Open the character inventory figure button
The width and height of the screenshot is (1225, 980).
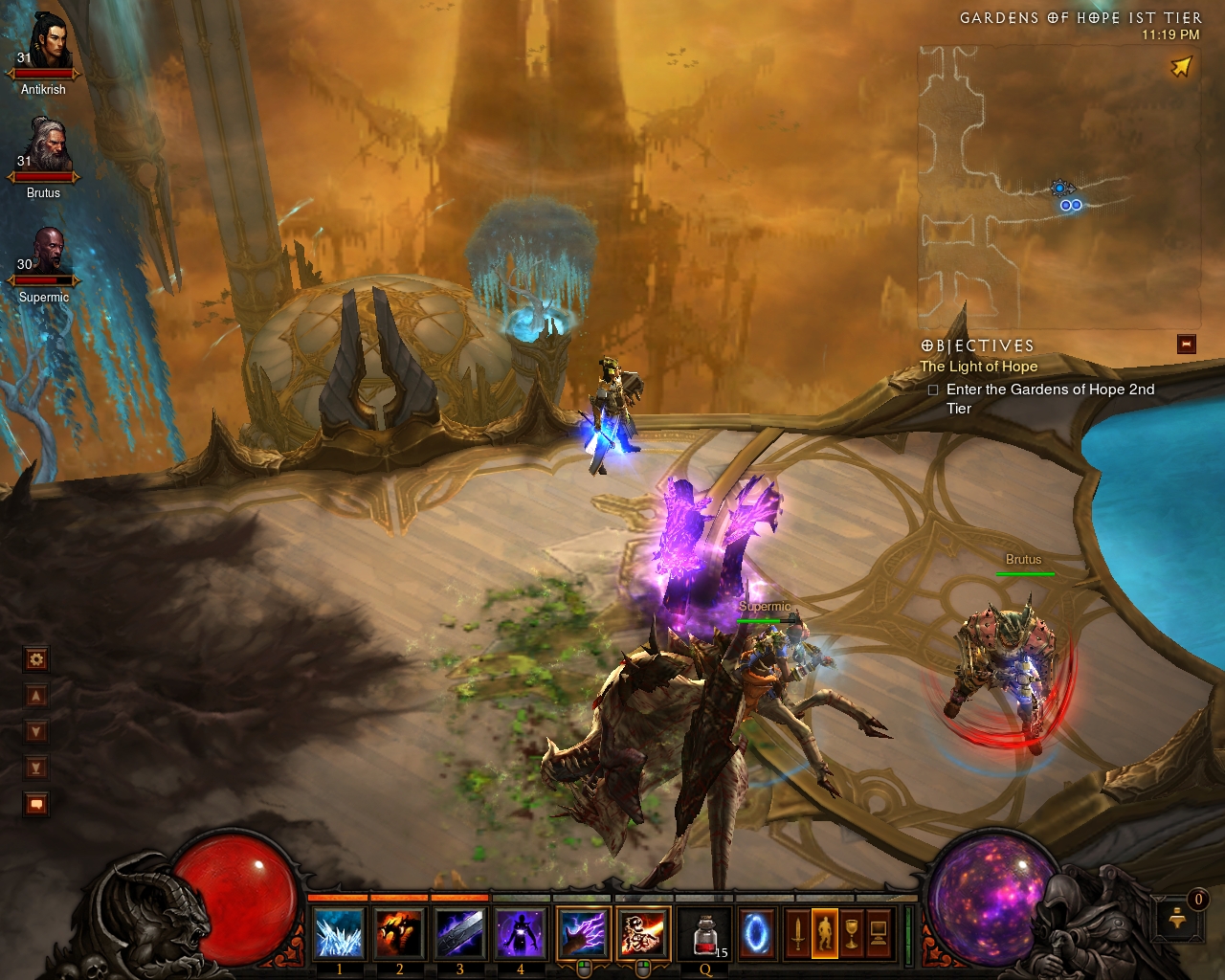(x=824, y=933)
